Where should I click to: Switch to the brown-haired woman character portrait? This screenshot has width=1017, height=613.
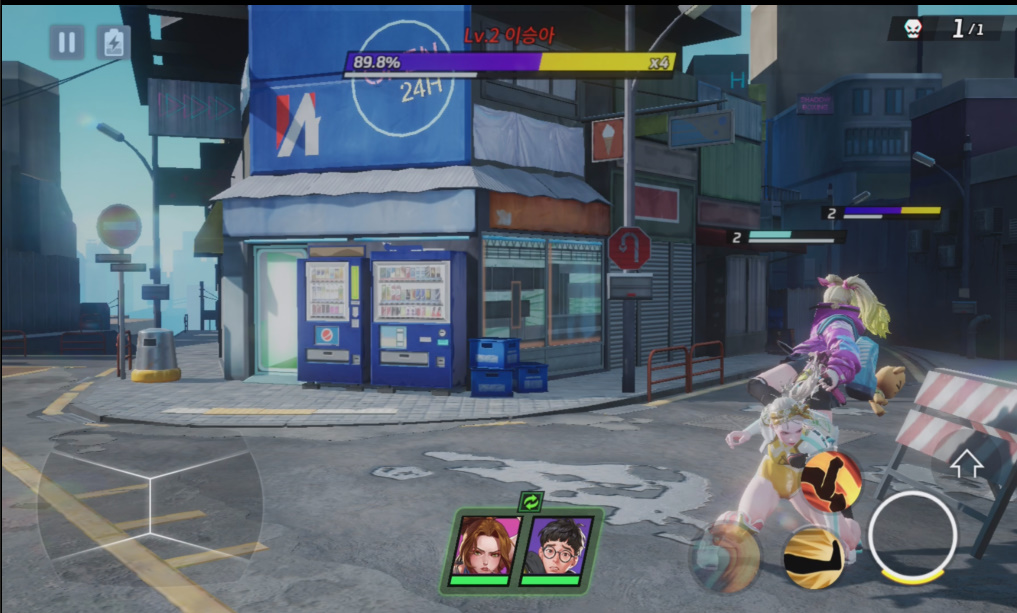pos(484,548)
